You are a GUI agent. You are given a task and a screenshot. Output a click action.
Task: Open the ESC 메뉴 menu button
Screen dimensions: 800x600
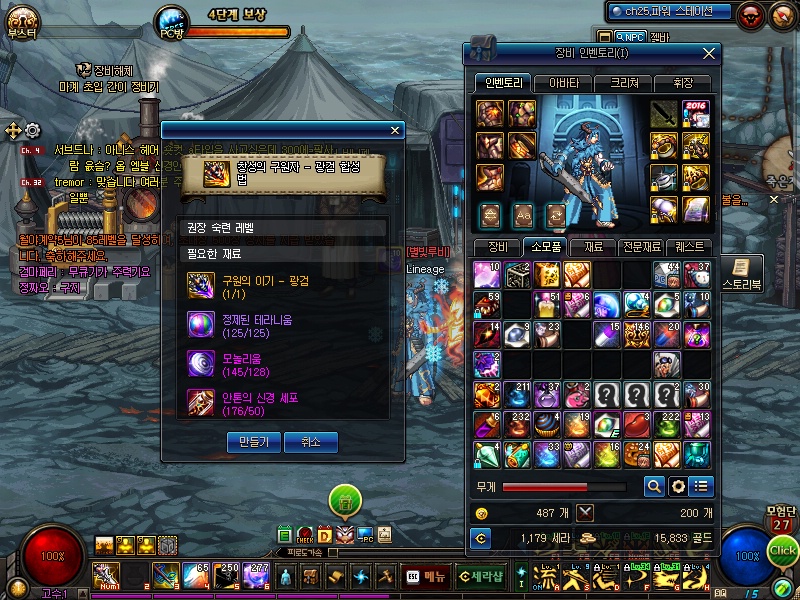point(426,576)
